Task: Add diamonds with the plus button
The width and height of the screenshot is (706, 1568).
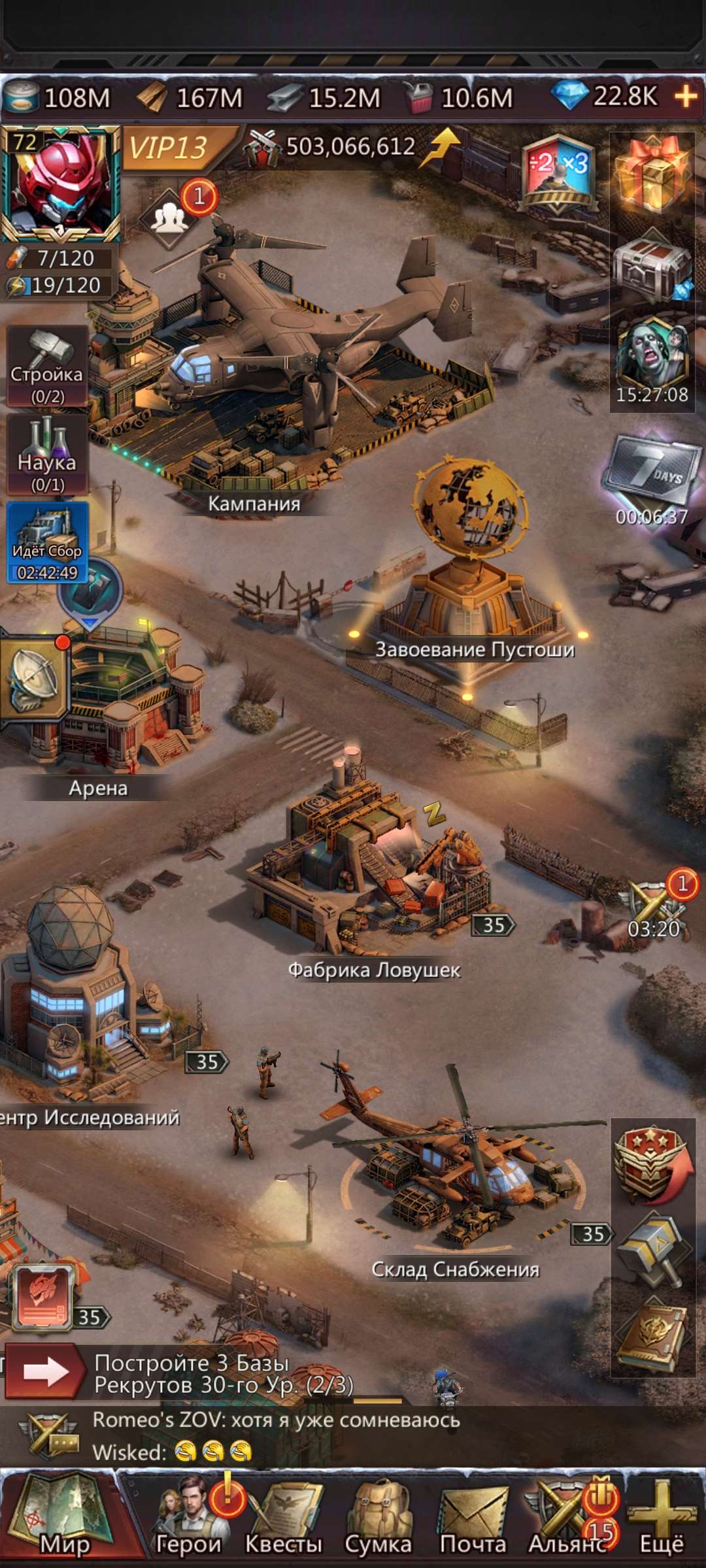Action: 686,97
